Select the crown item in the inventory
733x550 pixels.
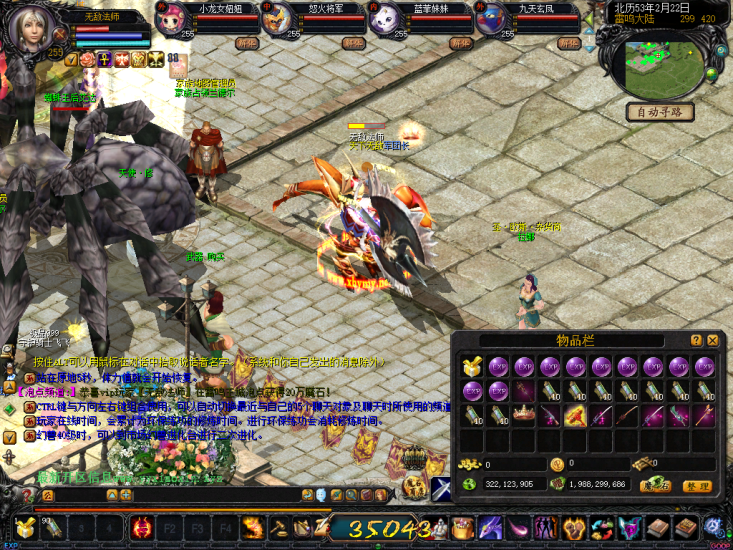[524, 414]
